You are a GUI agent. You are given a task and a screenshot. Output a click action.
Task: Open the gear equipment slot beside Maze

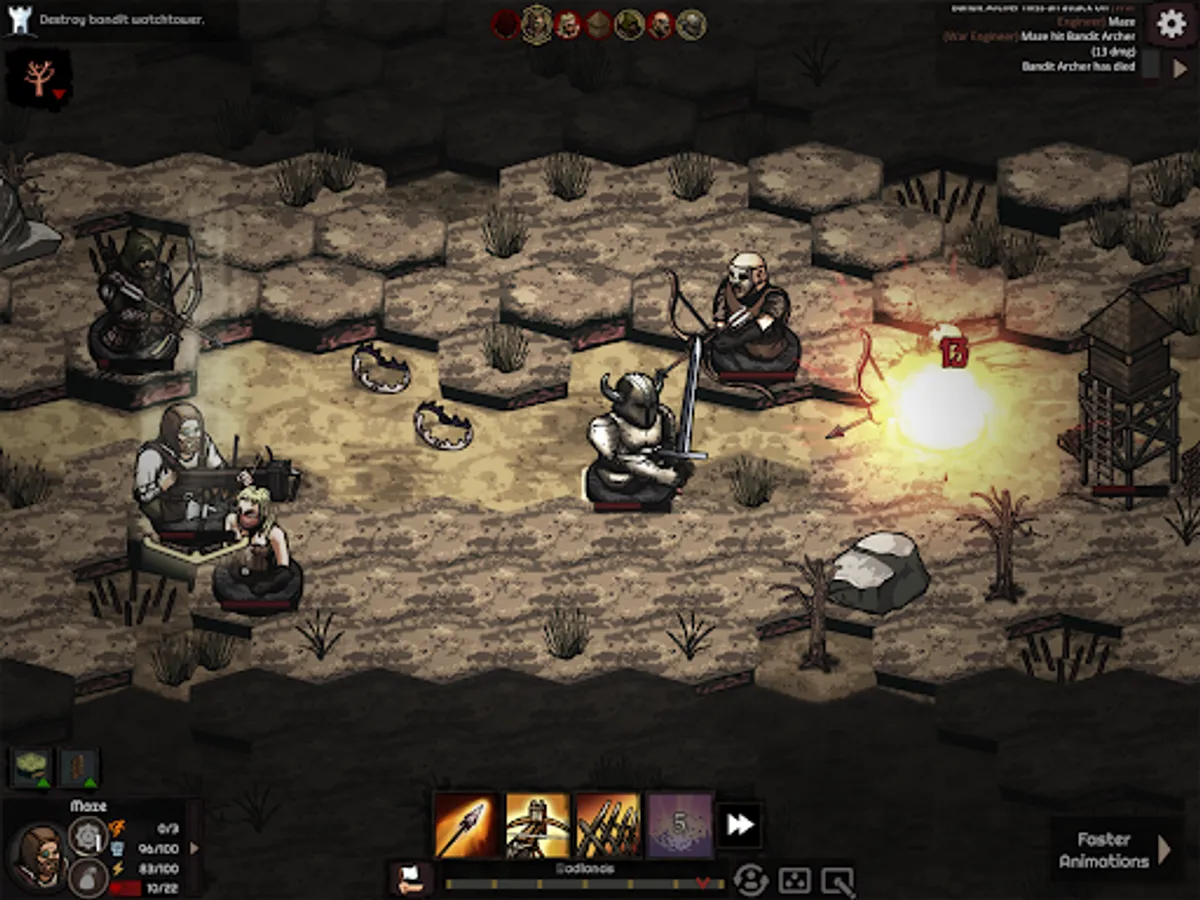click(88, 835)
